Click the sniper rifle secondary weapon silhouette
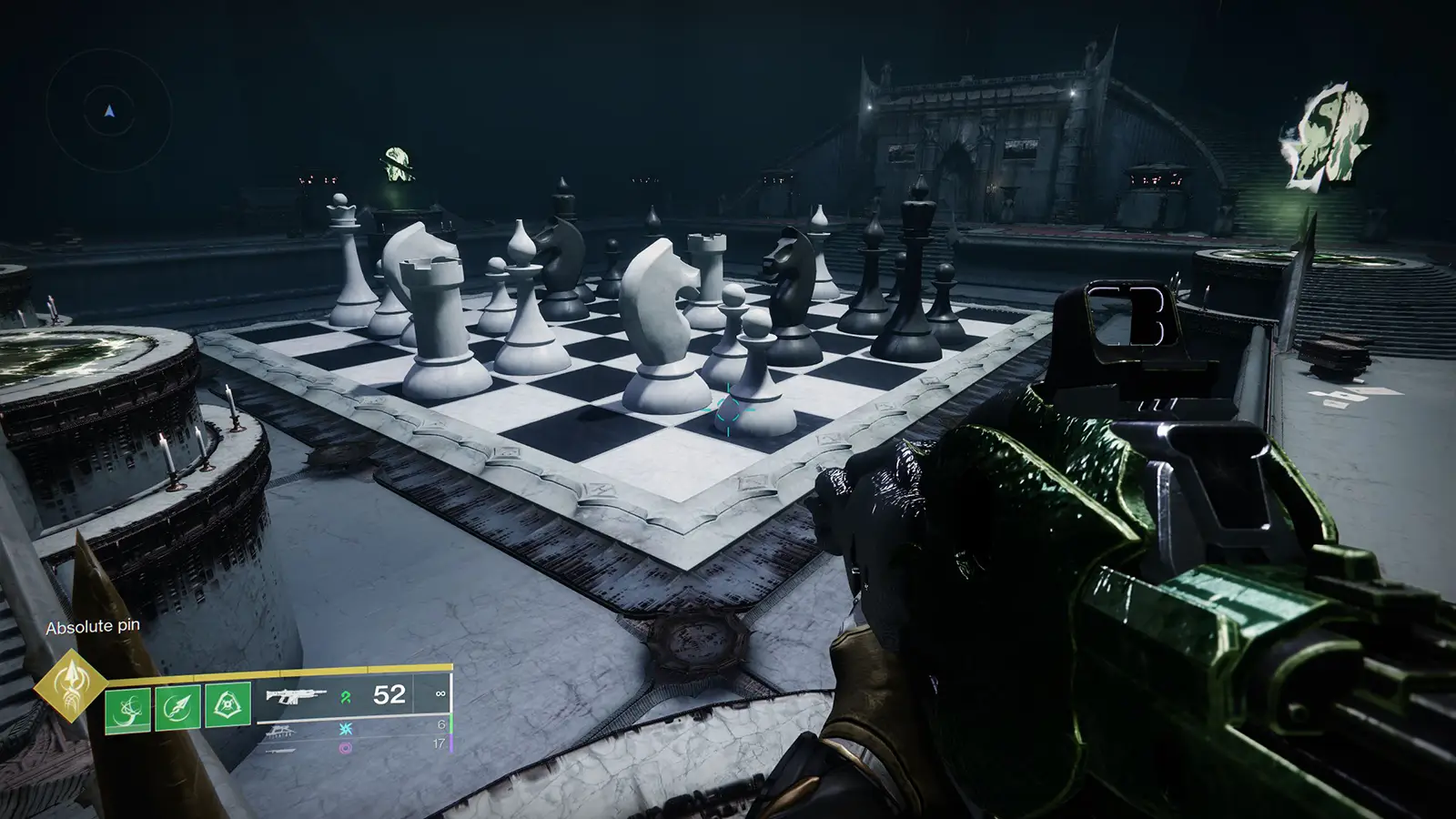This screenshot has width=1456, height=819. tap(280, 731)
